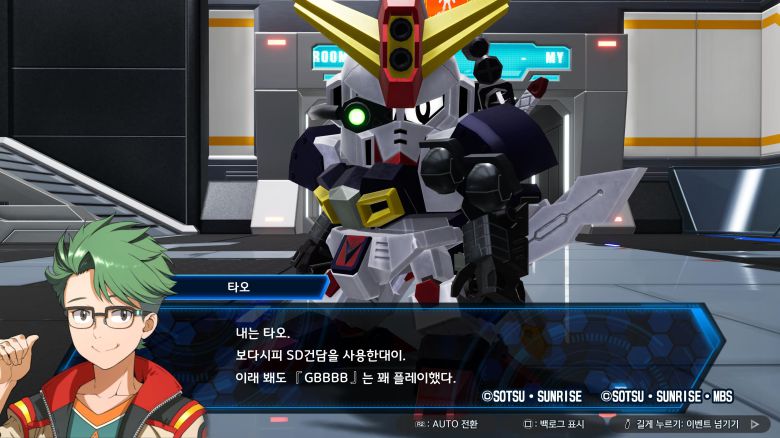Advance Tao's dialogue text box

tap(400, 355)
